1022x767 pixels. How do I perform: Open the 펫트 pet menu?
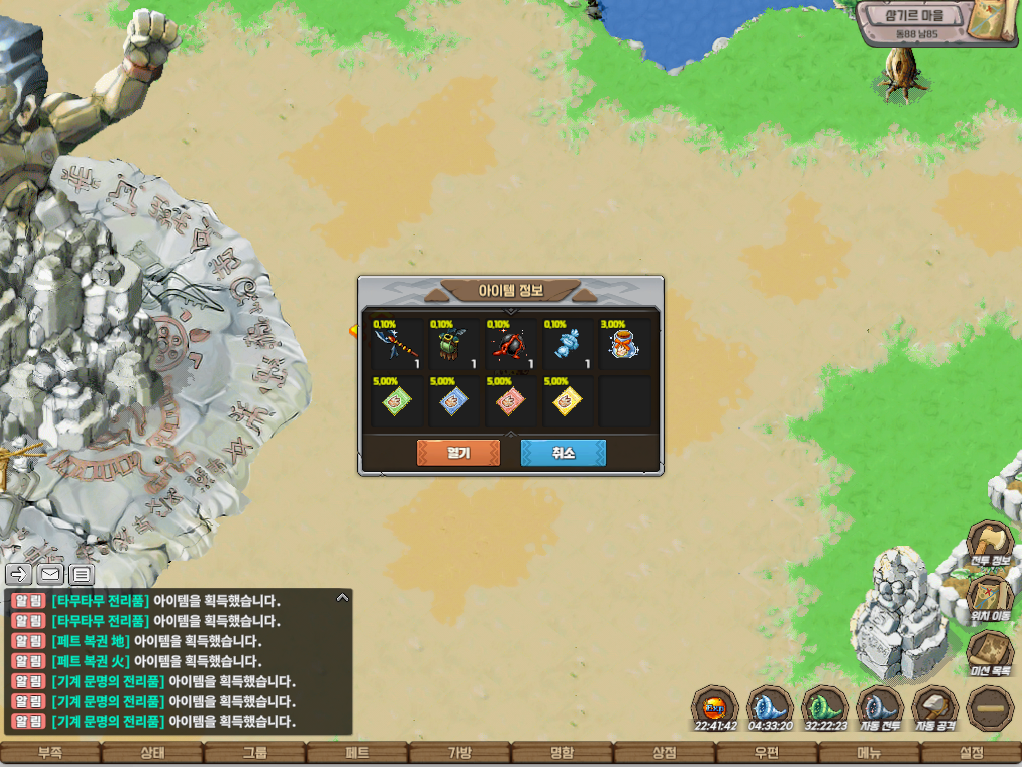pos(357,753)
